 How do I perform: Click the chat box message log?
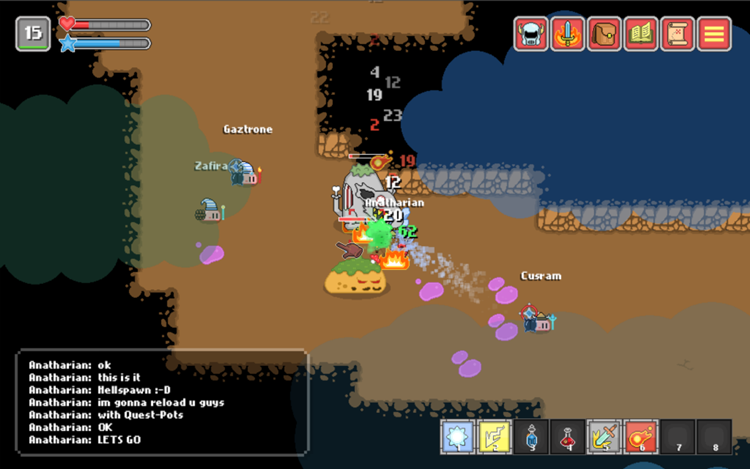coord(162,400)
